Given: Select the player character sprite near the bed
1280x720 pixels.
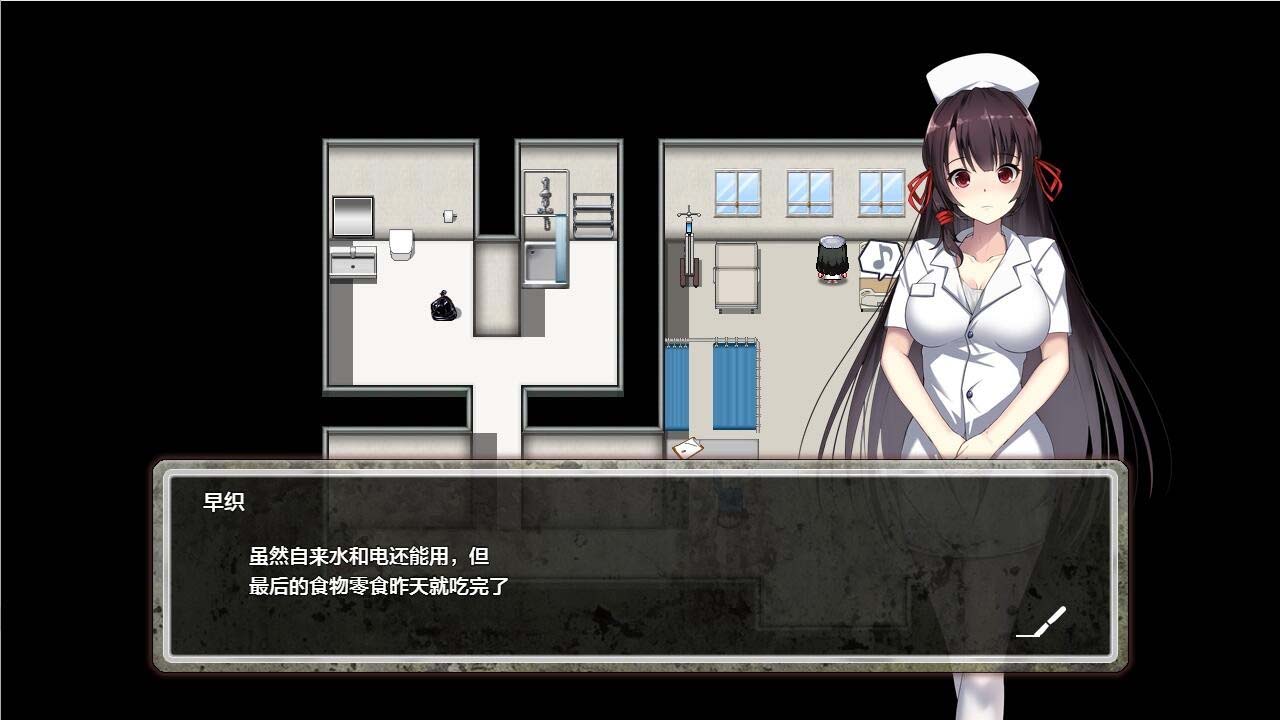Looking at the screenshot, I should (831, 262).
